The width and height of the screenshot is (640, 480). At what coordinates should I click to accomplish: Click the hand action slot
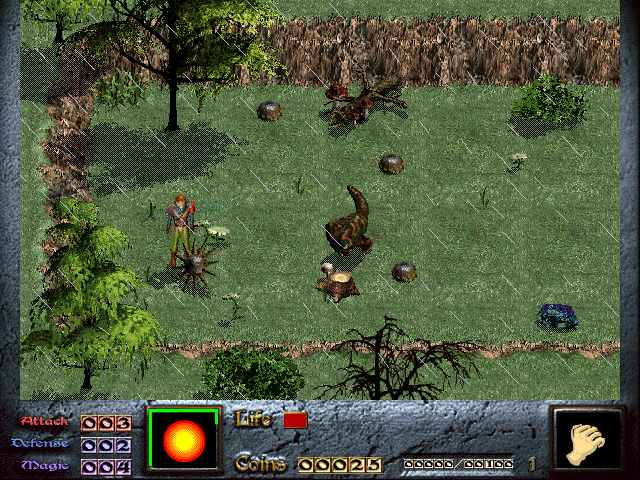(587, 440)
